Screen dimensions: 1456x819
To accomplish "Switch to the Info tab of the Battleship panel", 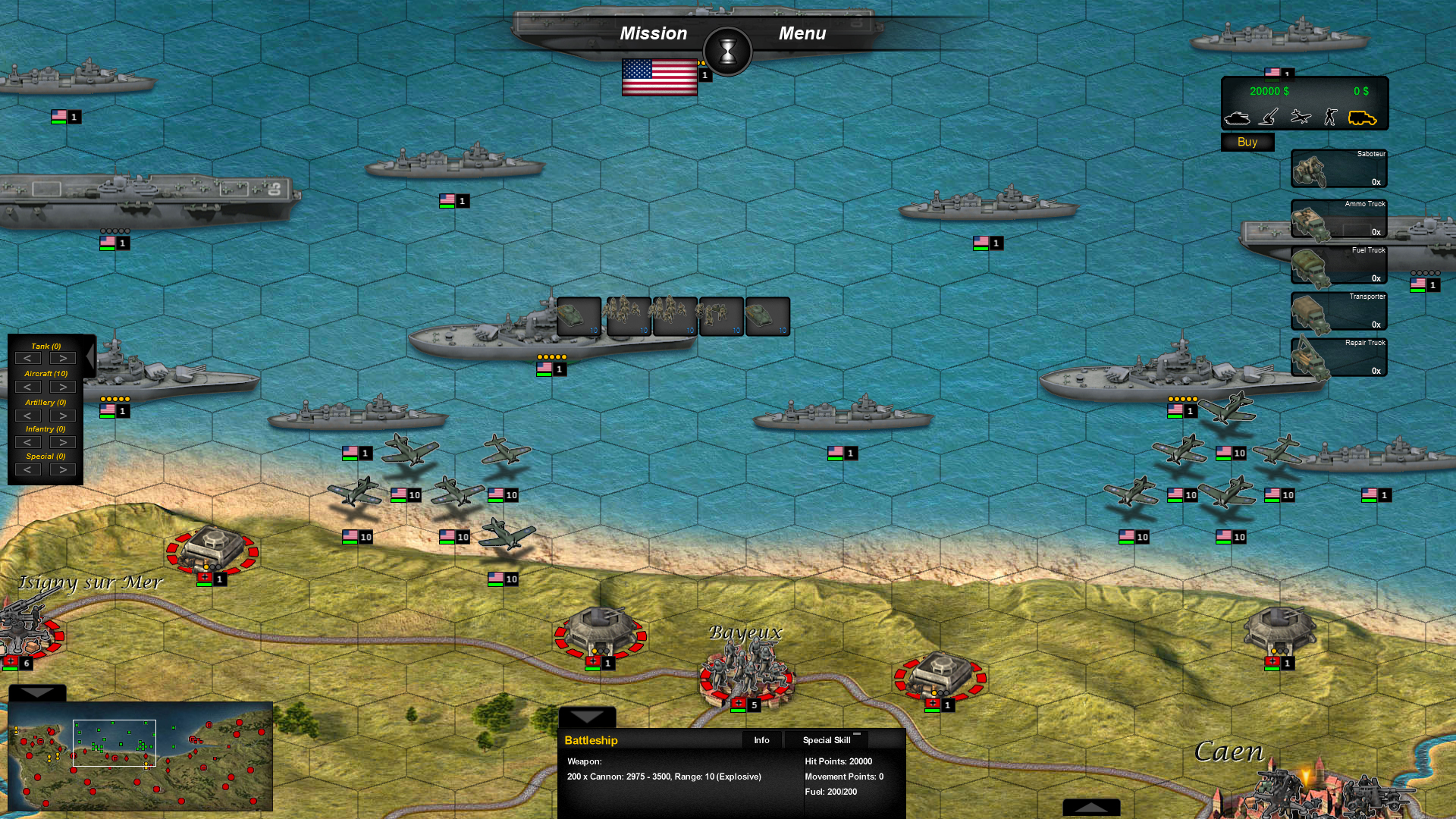I will (761, 740).
